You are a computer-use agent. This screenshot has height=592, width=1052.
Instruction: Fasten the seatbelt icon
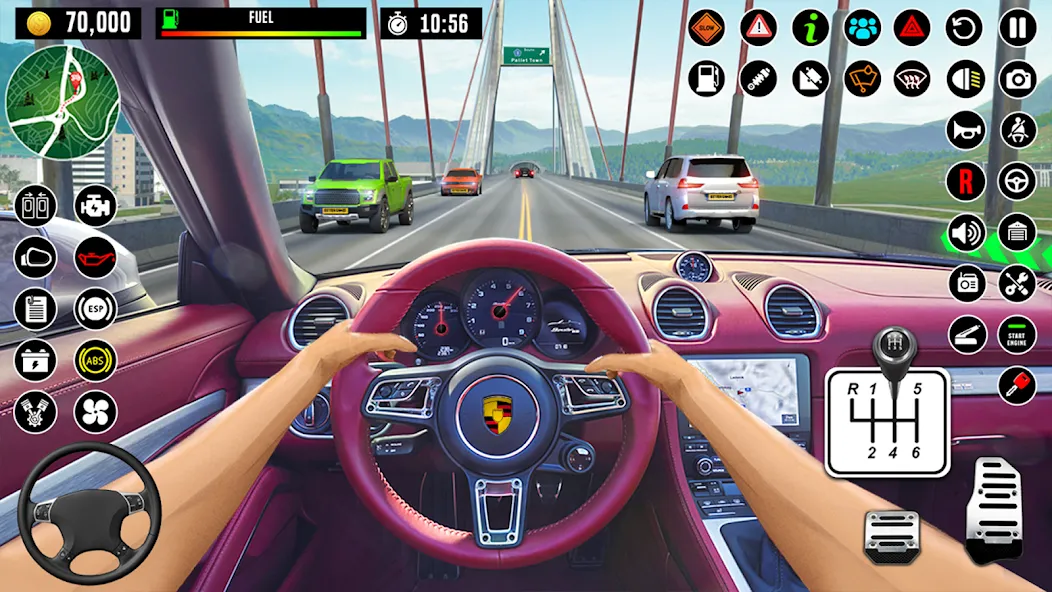(1018, 130)
